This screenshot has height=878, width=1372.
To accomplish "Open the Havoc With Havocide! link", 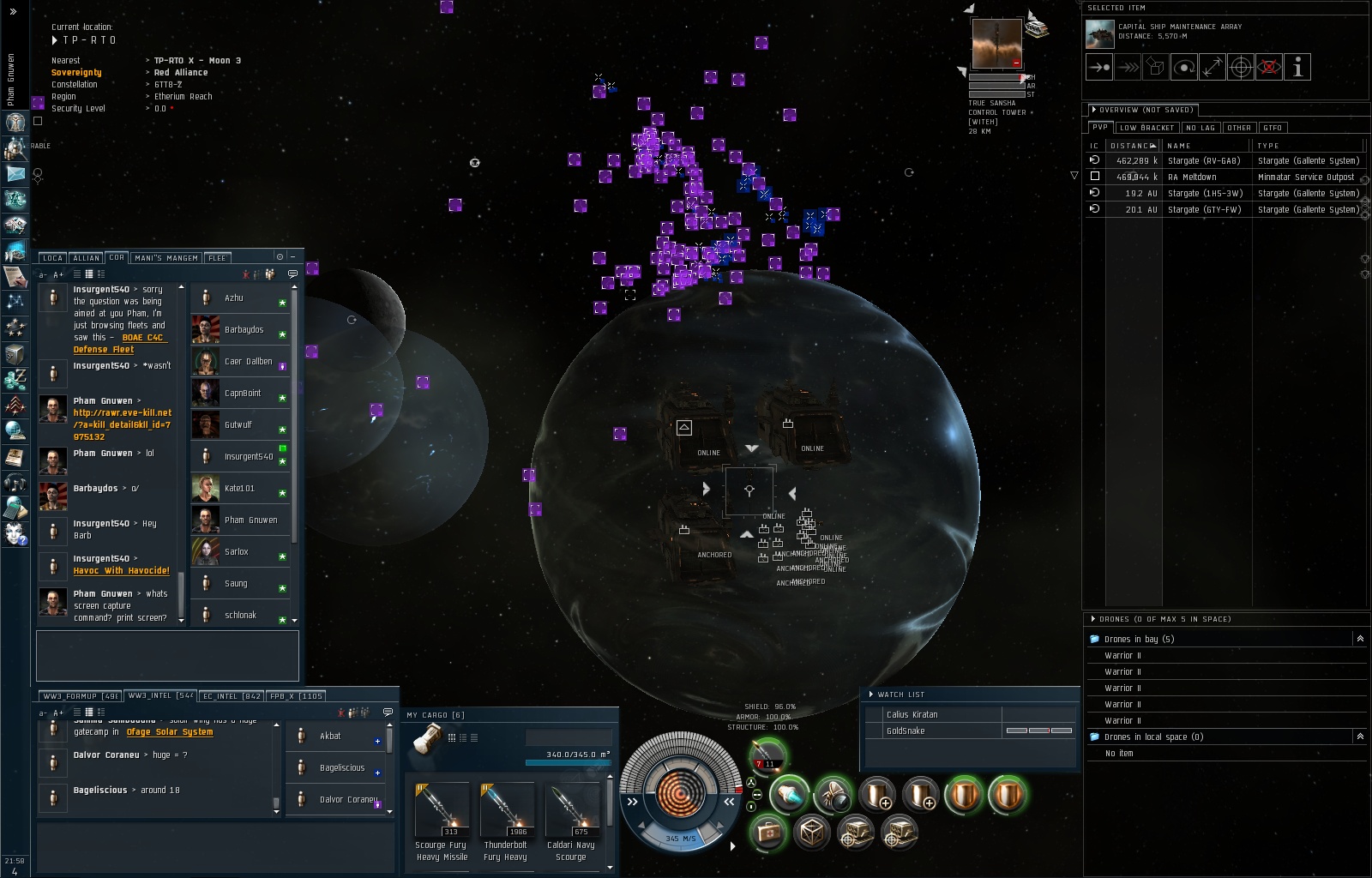I will point(121,571).
